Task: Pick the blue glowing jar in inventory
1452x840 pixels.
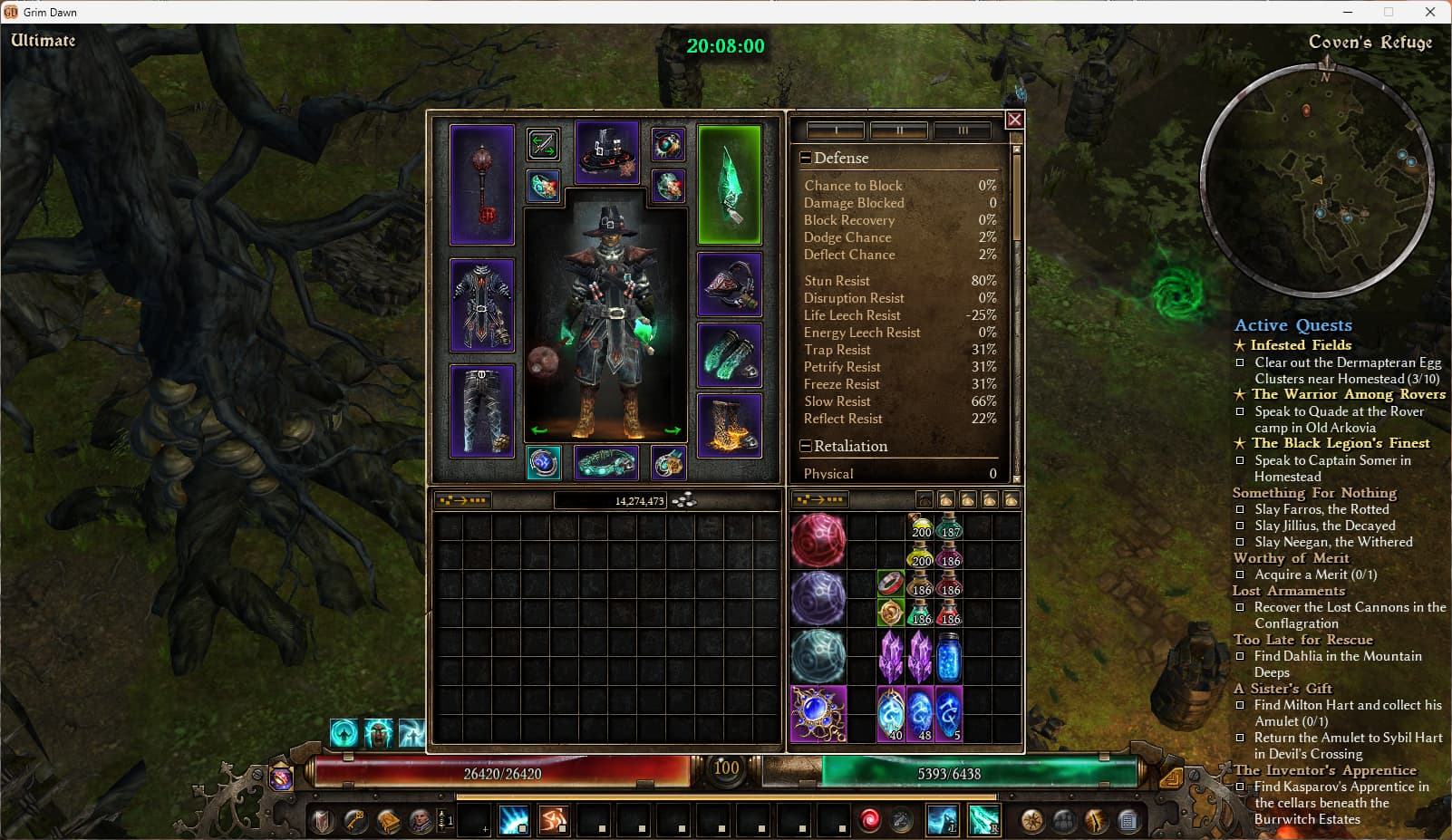Action: click(x=950, y=656)
